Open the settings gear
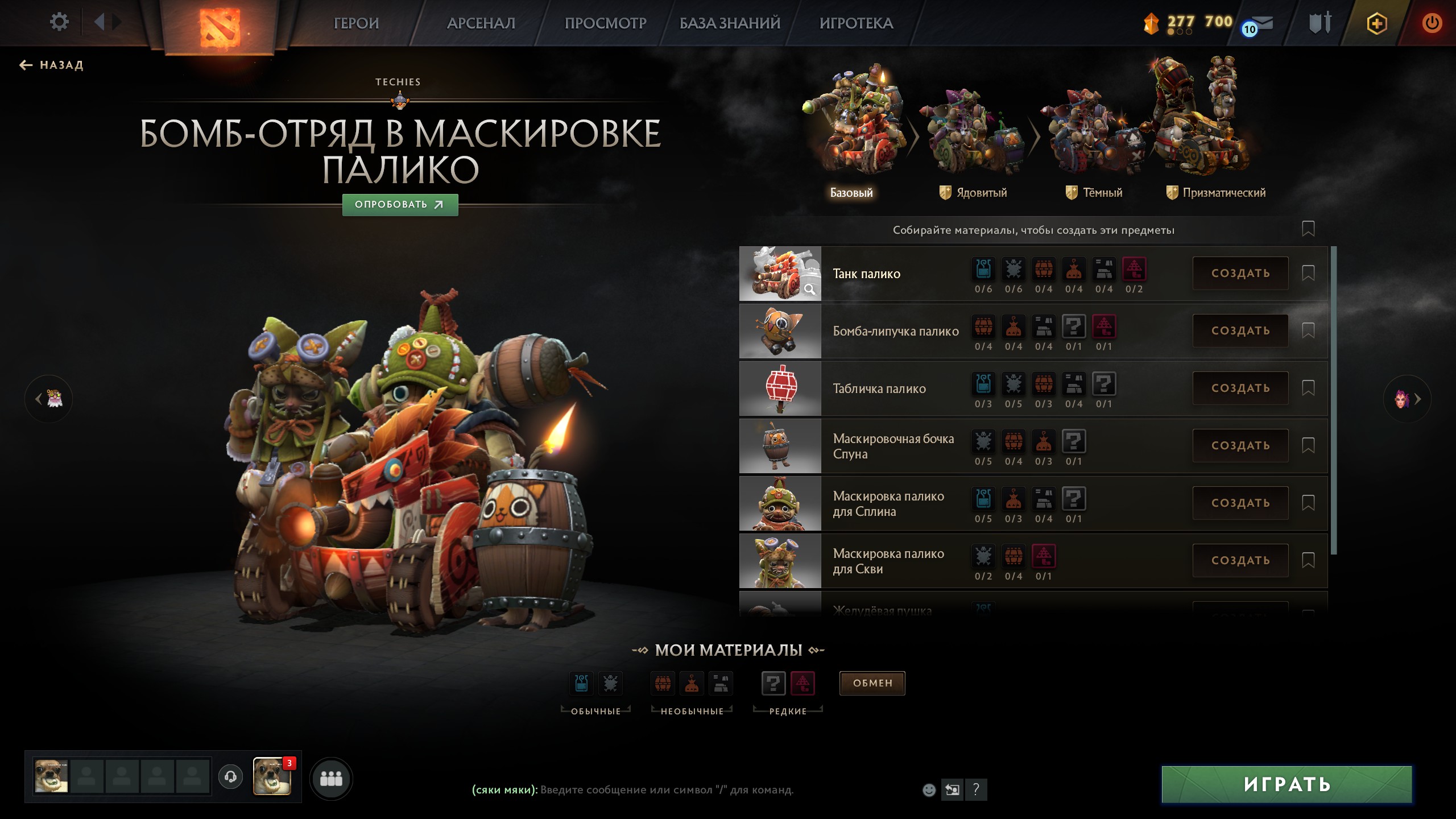The image size is (1456, 819). point(59,23)
